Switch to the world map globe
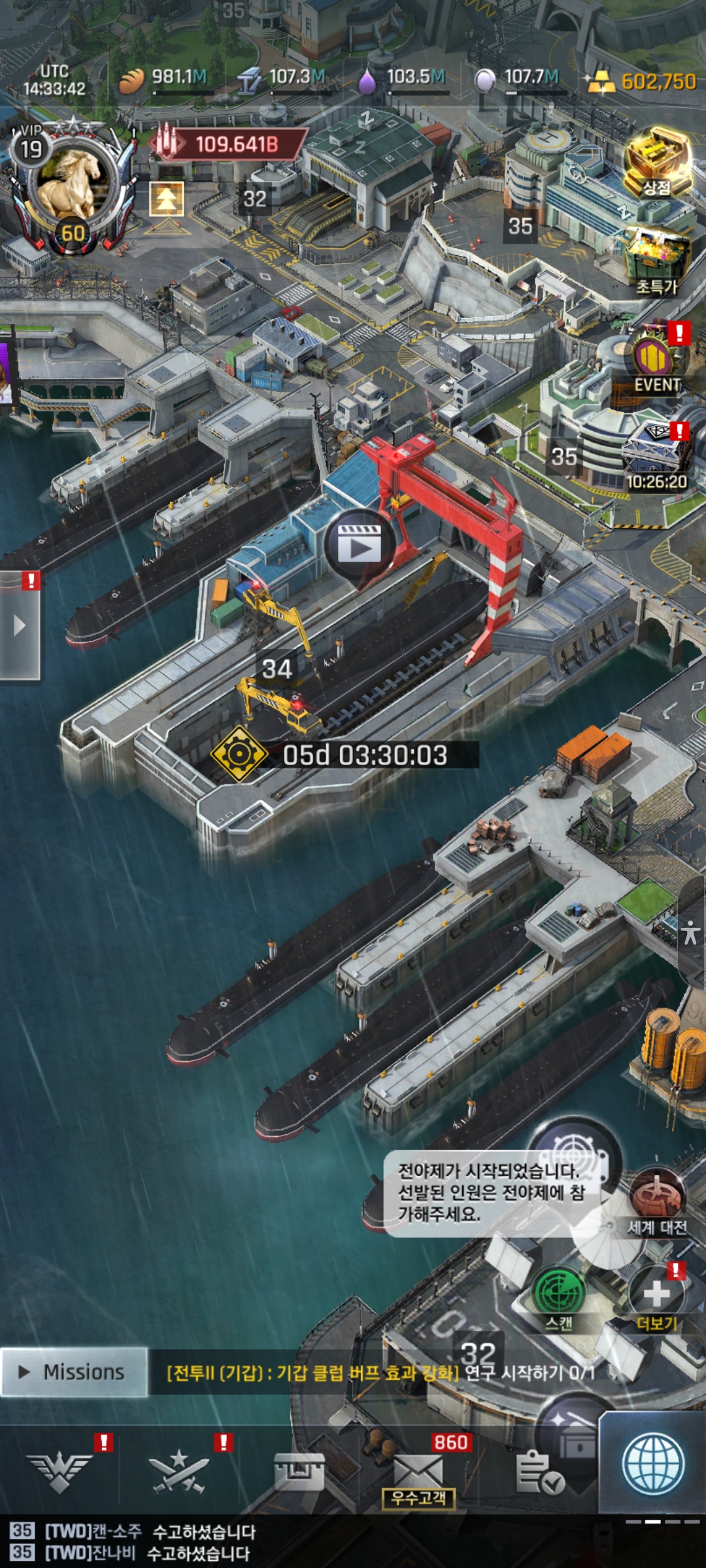The height and width of the screenshot is (1568, 706). [x=654, y=1463]
